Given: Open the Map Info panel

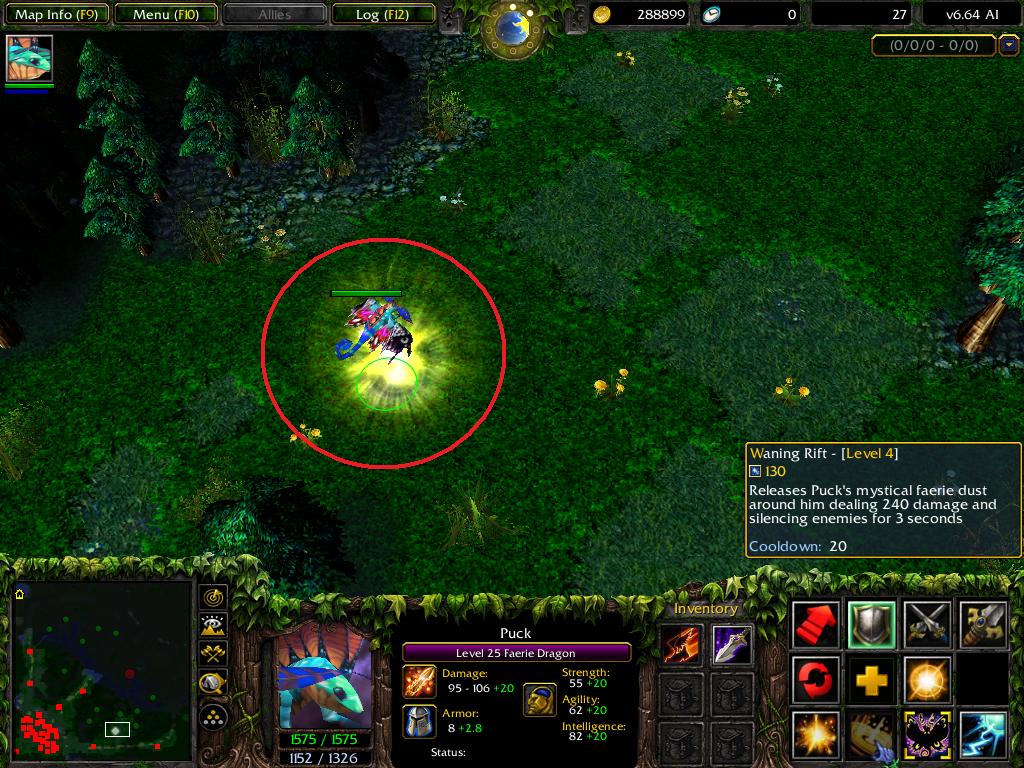Looking at the screenshot, I should click(57, 15).
